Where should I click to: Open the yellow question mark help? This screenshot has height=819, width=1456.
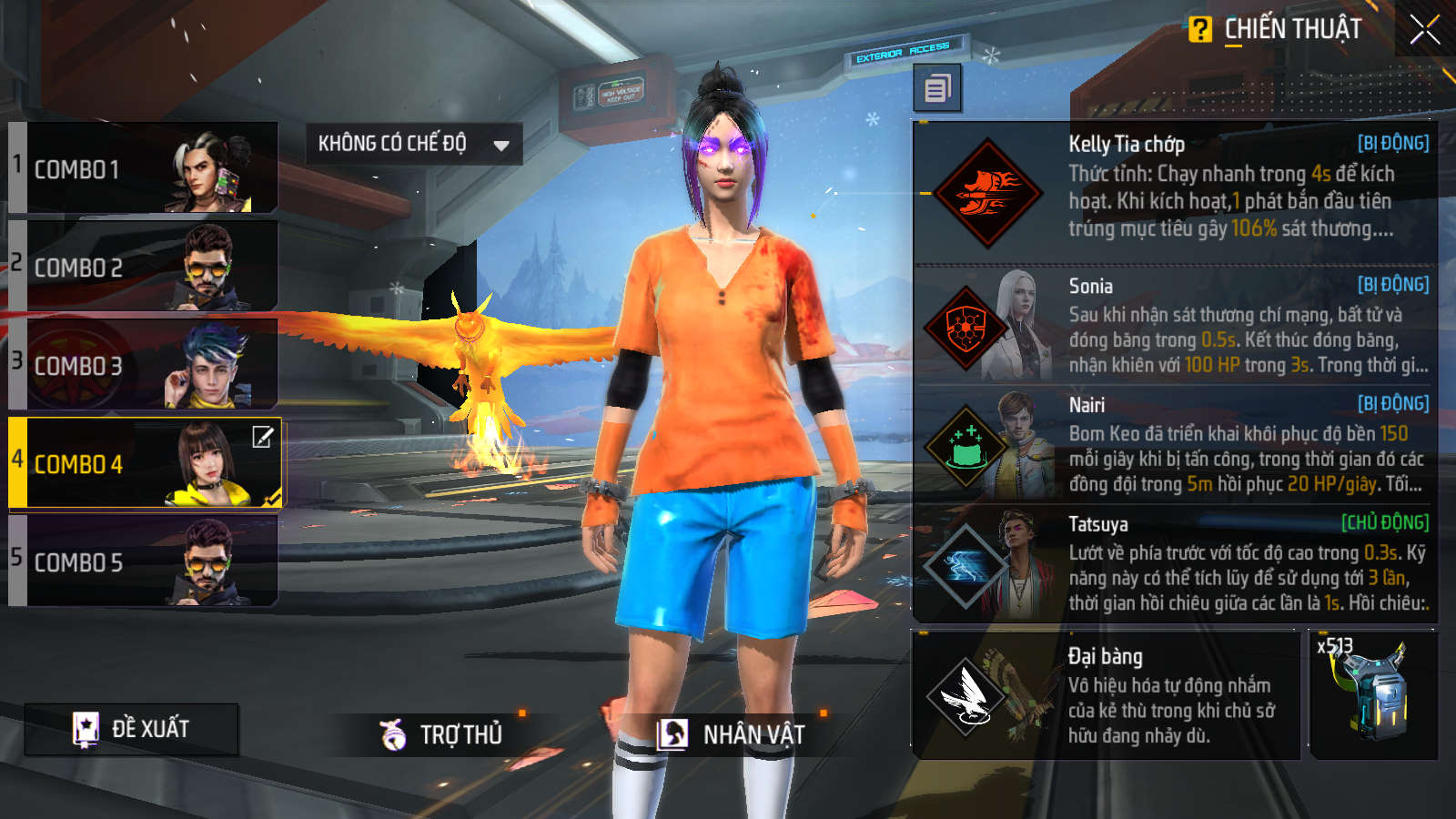pyautogui.click(x=1200, y=30)
